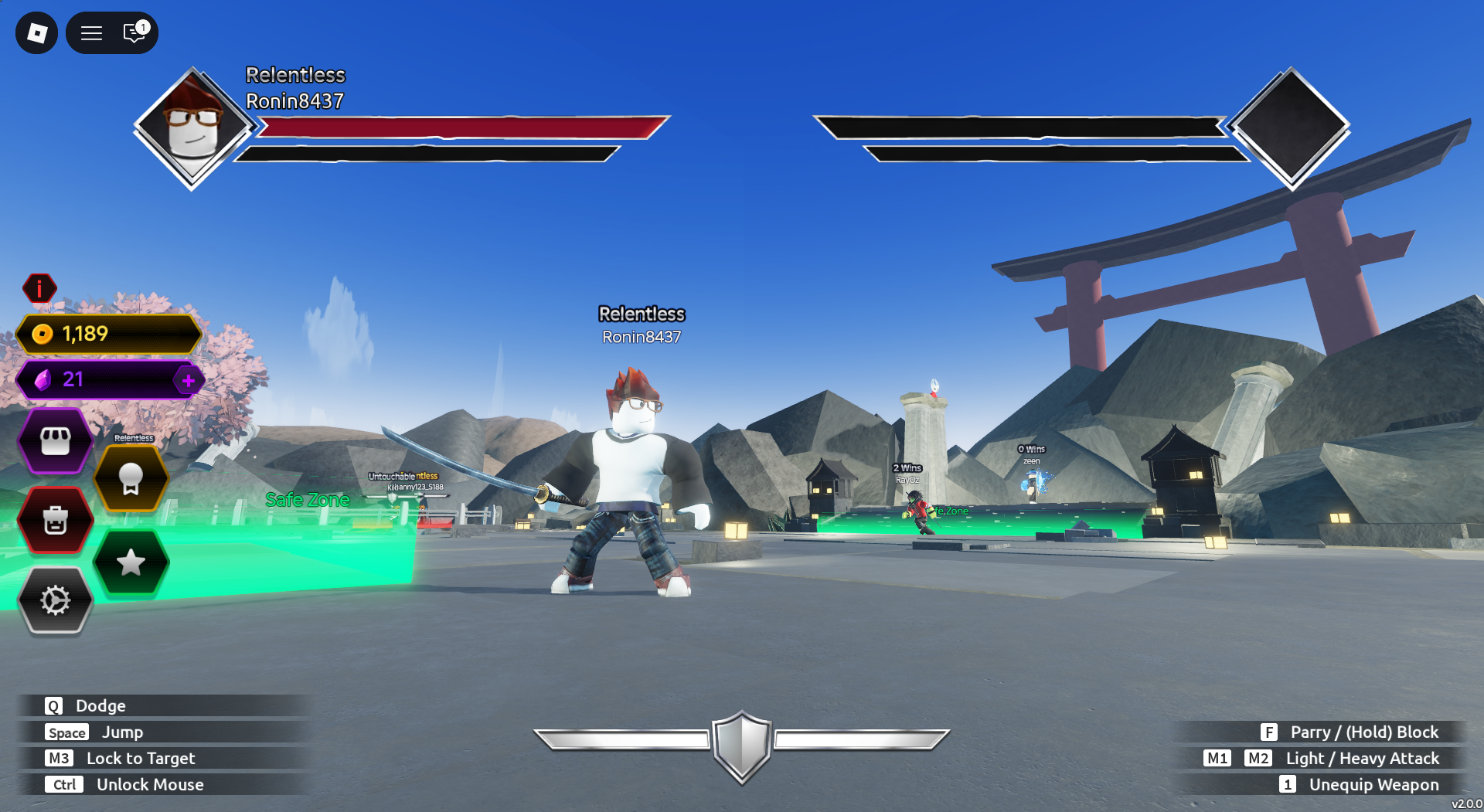
Task: Open the purple storefront shop icon
Action: point(55,441)
